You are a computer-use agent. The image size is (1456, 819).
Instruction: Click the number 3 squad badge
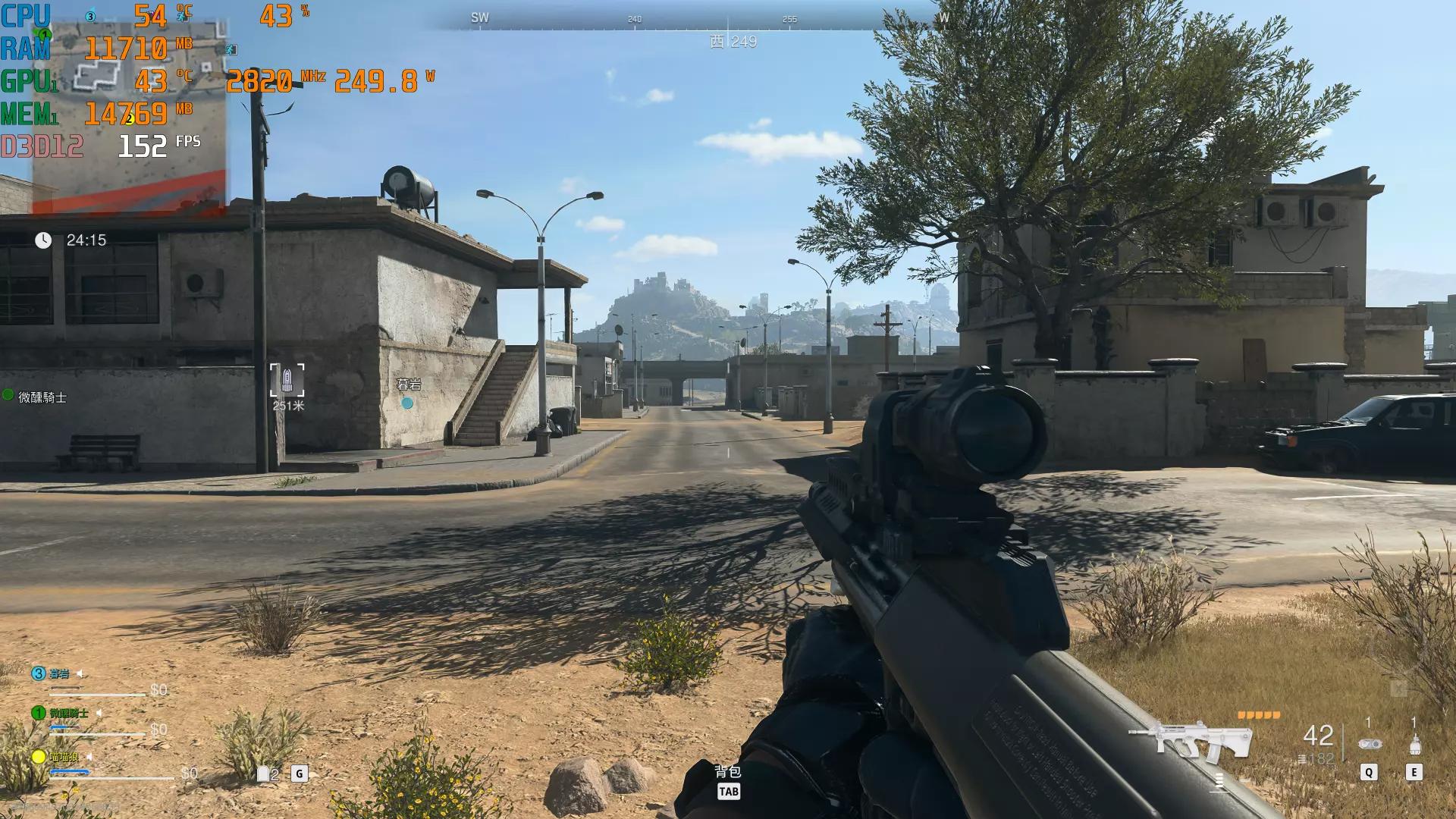[38, 673]
